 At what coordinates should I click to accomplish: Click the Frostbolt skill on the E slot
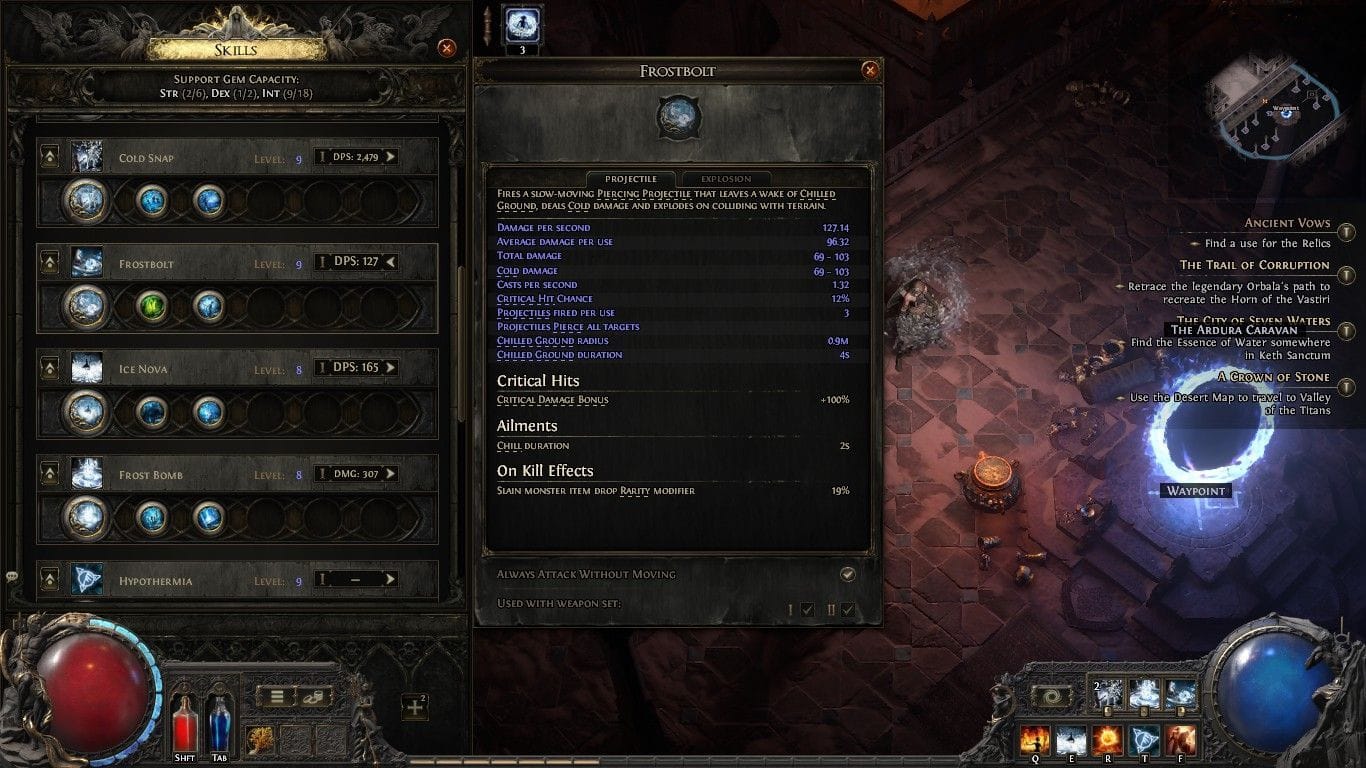tap(1072, 739)
